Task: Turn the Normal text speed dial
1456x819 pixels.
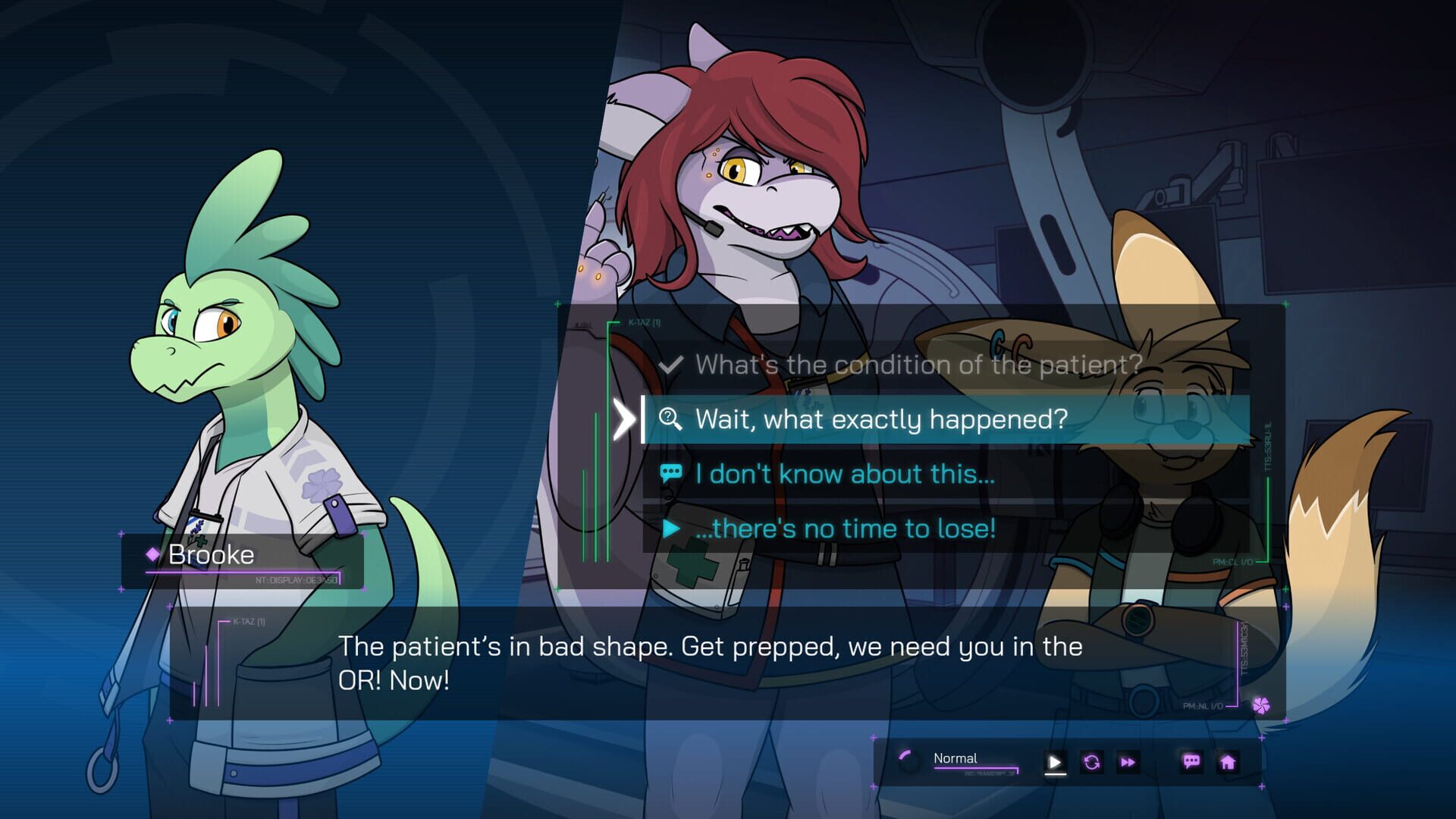Action: (x=908, y=760)
